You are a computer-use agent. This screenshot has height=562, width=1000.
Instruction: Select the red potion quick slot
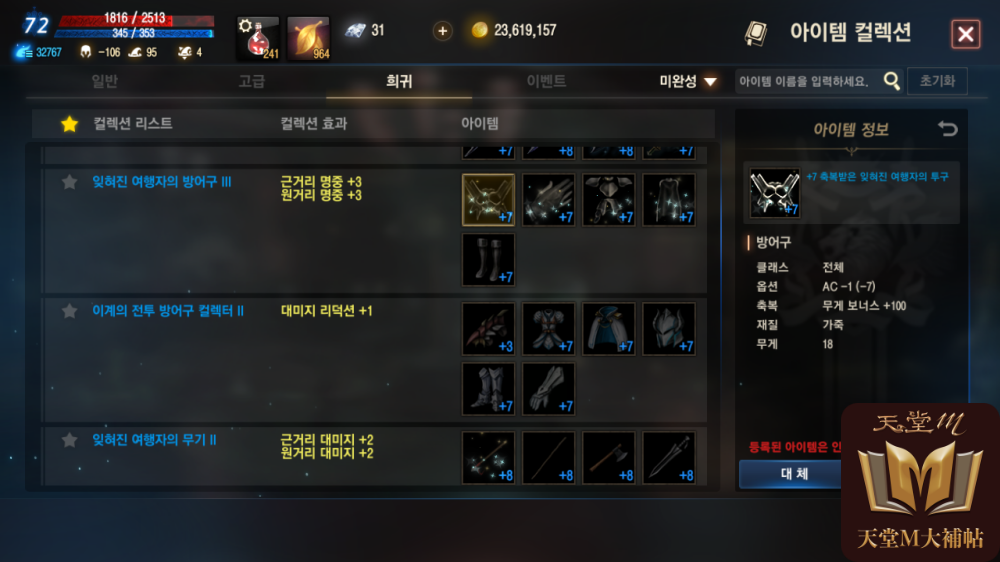[257, 38]
